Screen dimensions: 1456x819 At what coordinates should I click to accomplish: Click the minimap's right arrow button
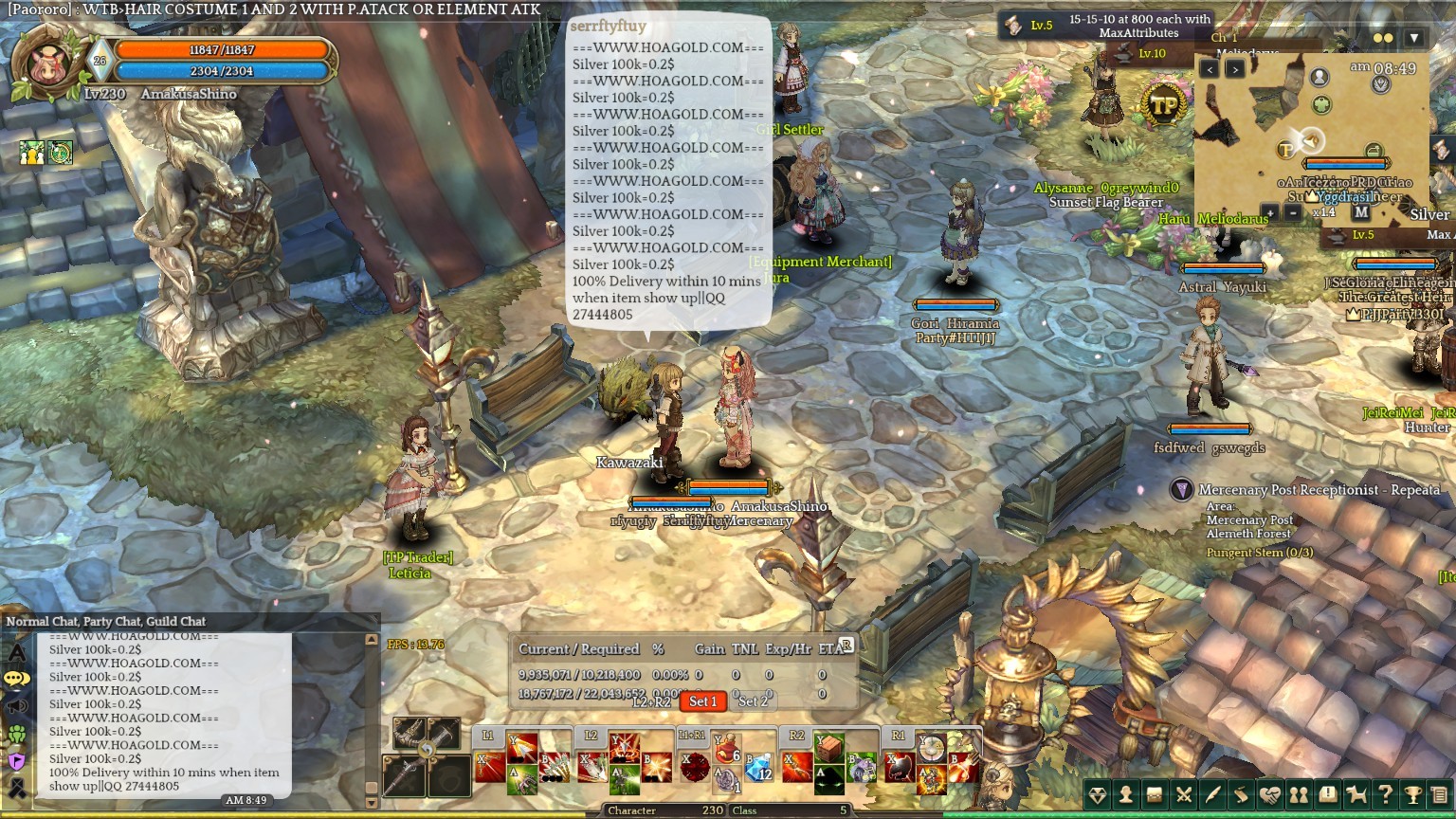(1234, 69)
